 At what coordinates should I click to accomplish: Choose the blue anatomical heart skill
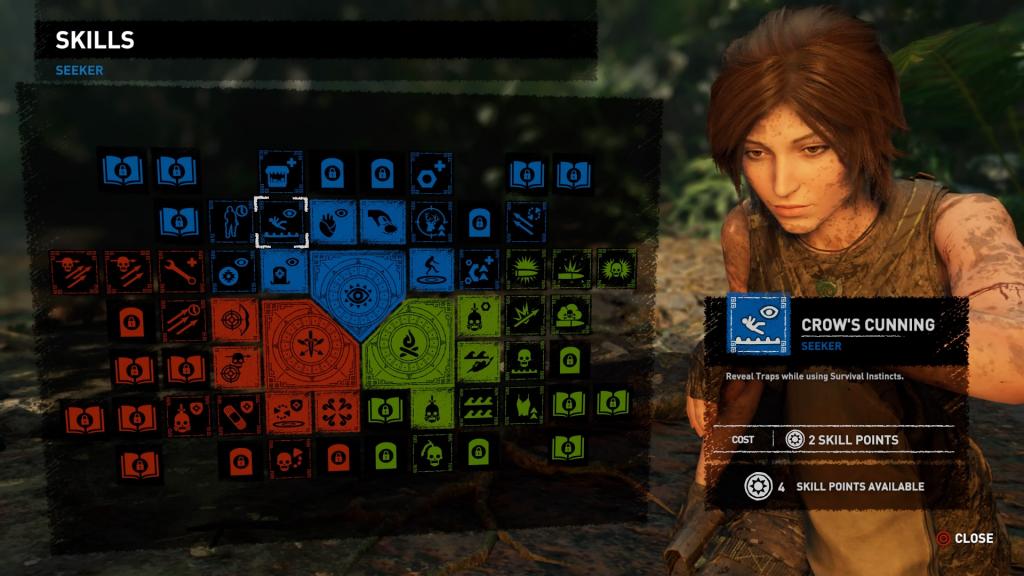pyautogui.click(x=331, y=222)
